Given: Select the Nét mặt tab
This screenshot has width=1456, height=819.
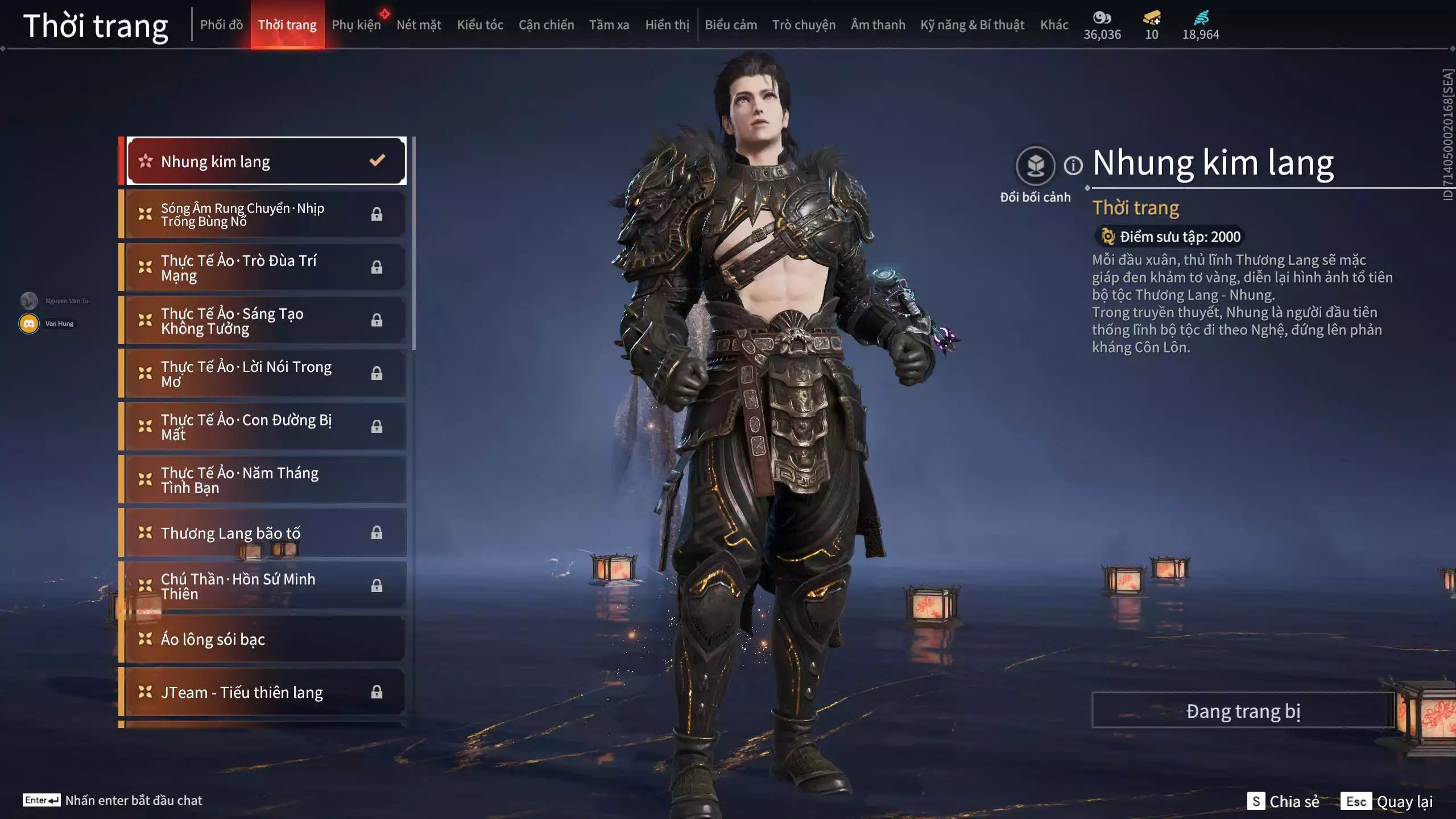Looking at the screenshot, I should (x=419, y=24).
